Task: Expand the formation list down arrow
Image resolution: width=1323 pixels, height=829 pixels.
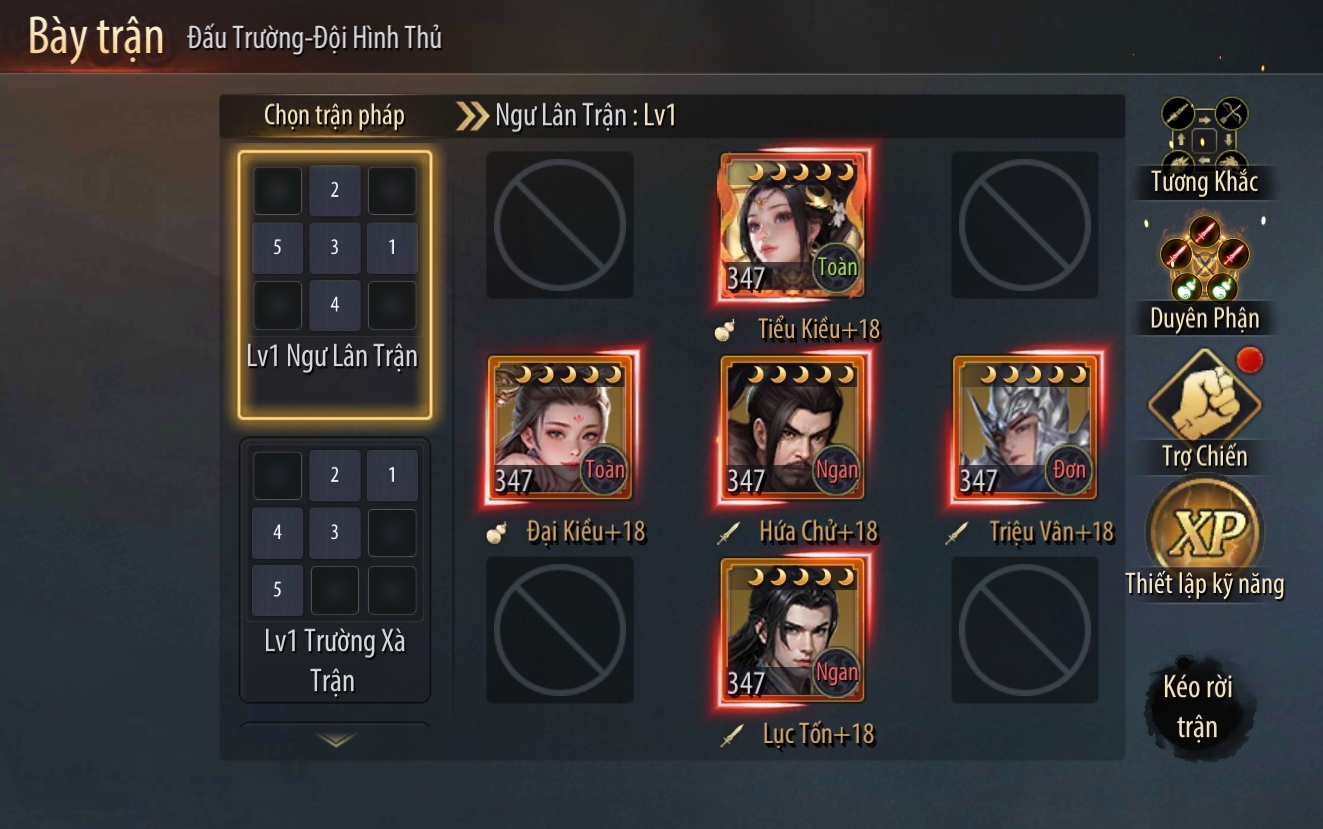Action: pyautogui.click(x=335, y=740)
